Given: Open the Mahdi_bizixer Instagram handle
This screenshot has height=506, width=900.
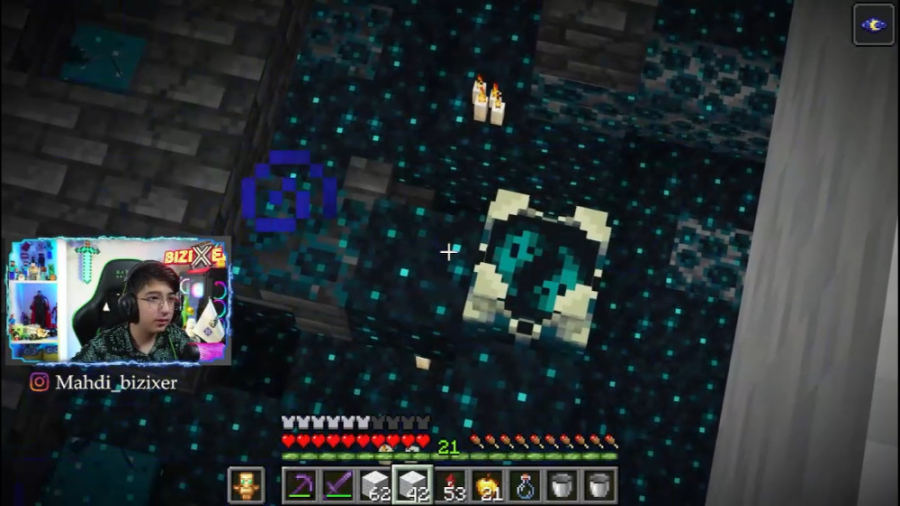Looking at the screenshot, I should pyautogui.click(x=103, y=382).
